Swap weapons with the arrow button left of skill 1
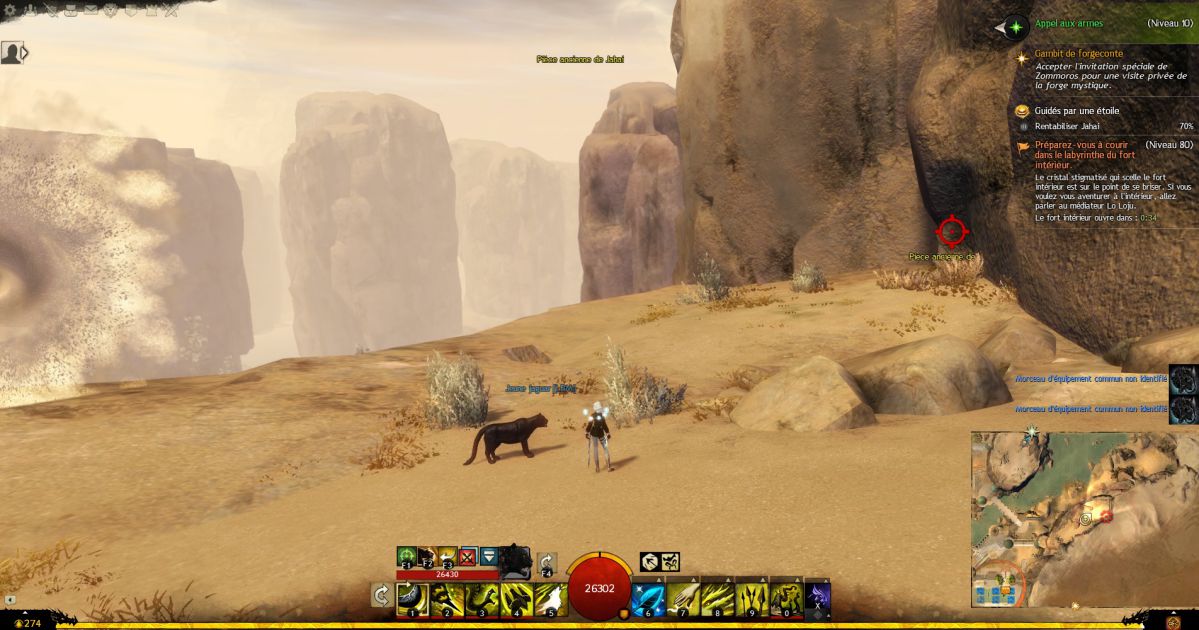The height and width of the screenshot is (630, 1199). [x=381, y=596]
